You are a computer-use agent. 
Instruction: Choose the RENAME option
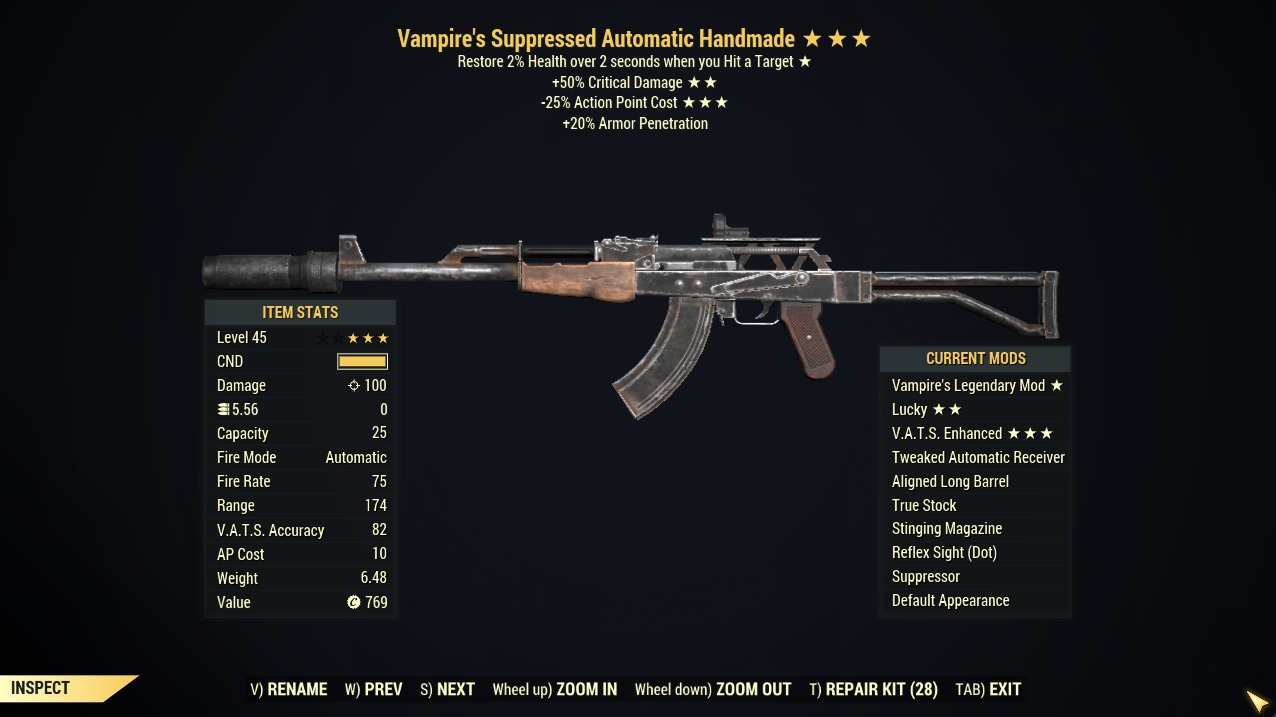point(289,689)
